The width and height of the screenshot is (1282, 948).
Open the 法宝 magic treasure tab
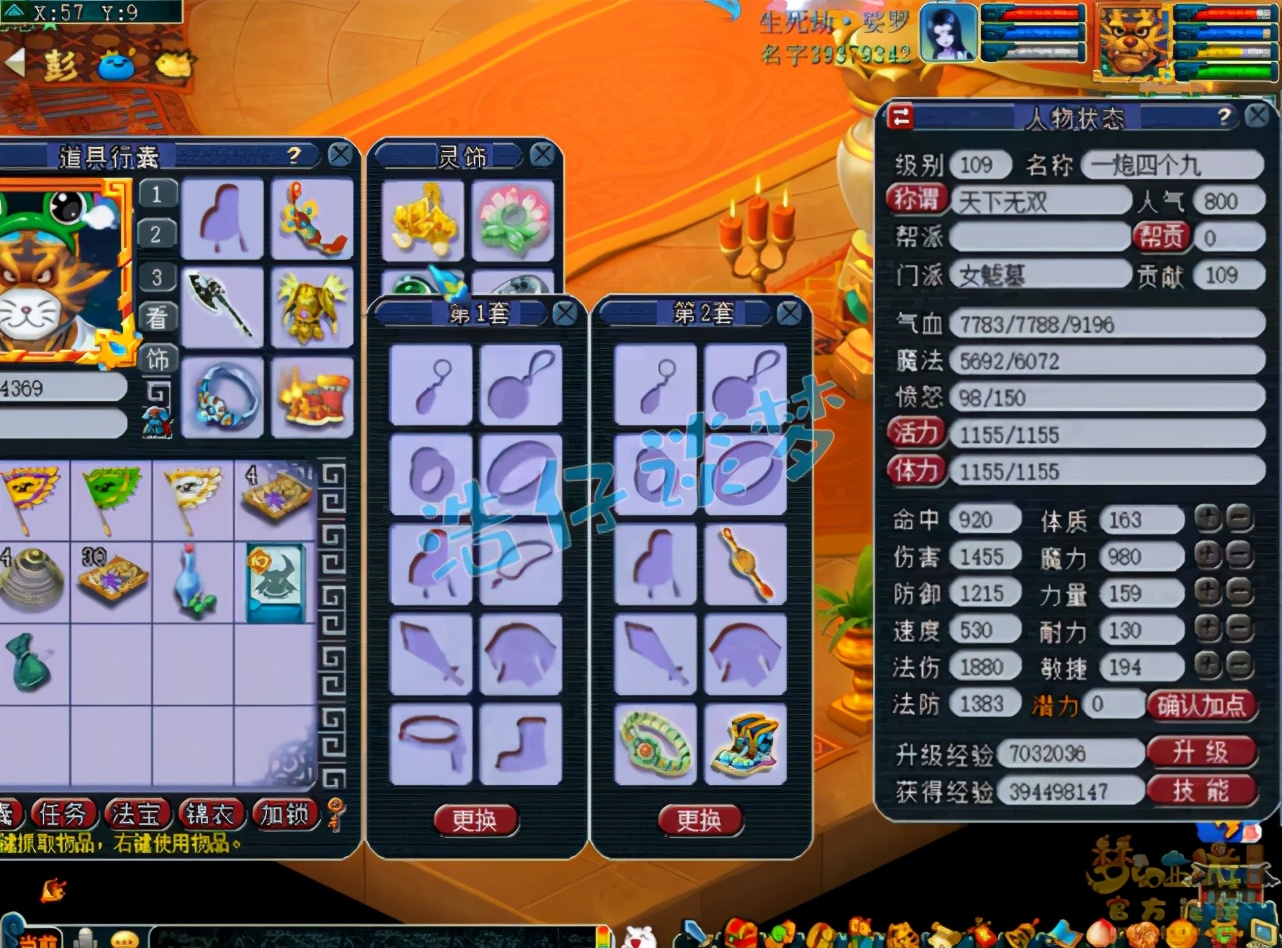[140, 814]
